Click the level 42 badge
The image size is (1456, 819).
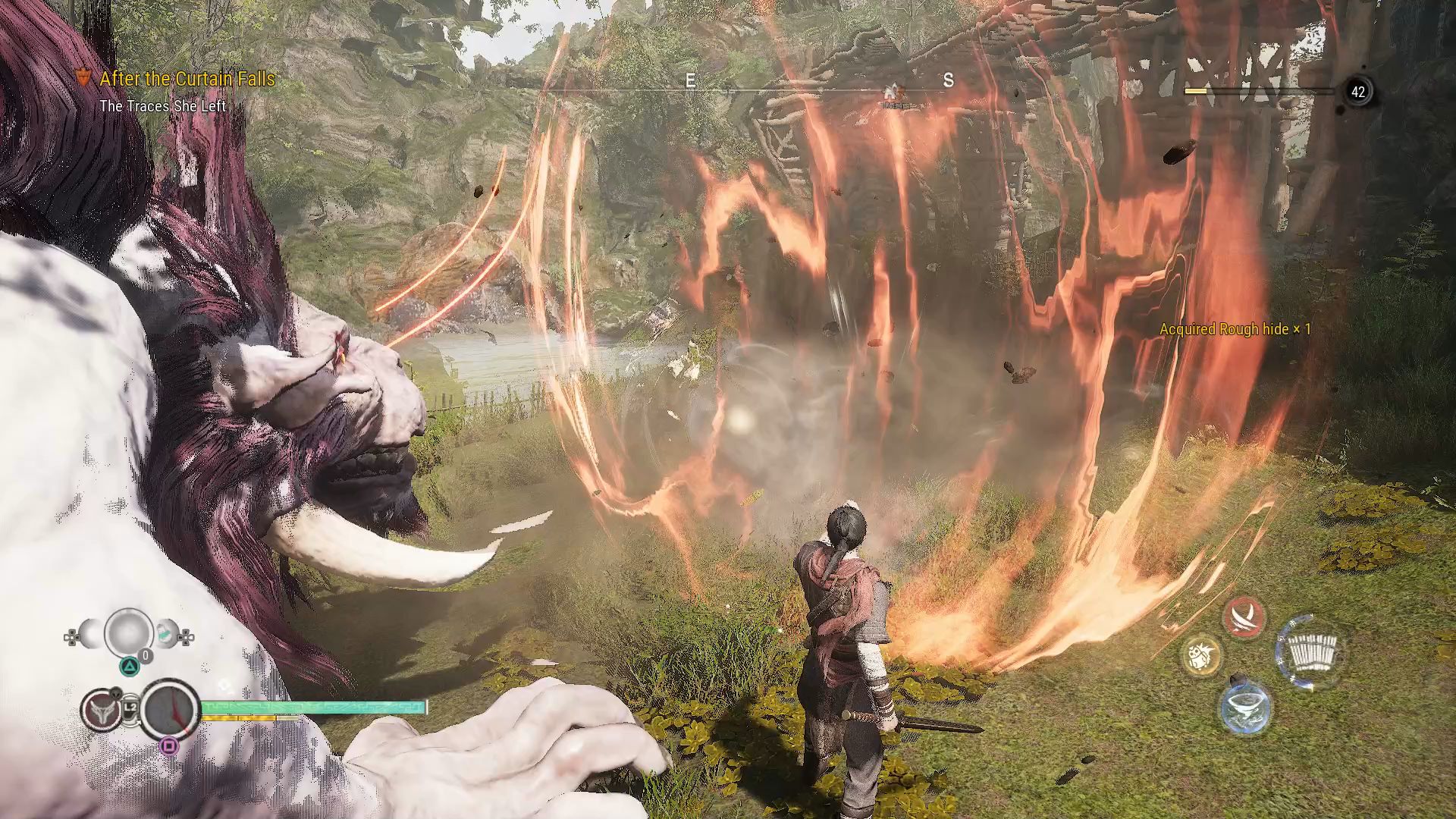[1357, 93]
